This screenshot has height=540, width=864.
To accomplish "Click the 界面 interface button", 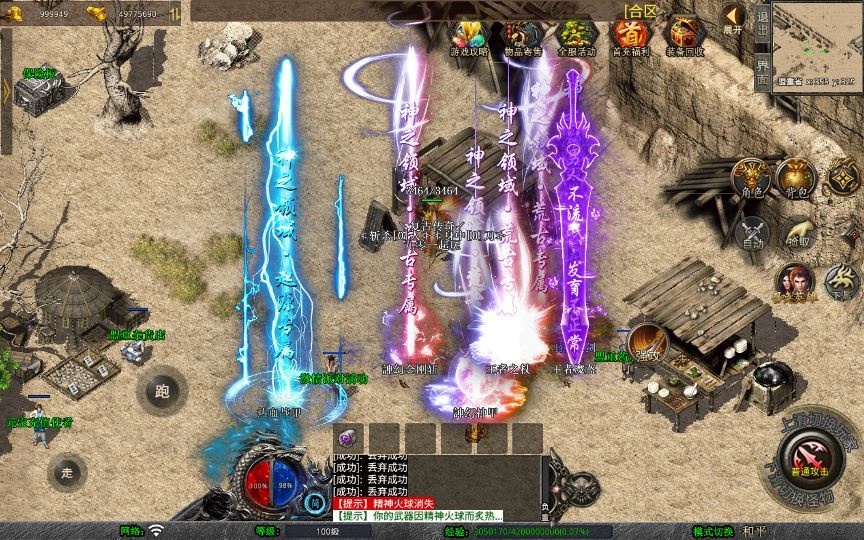I will (x=762, y=70).
